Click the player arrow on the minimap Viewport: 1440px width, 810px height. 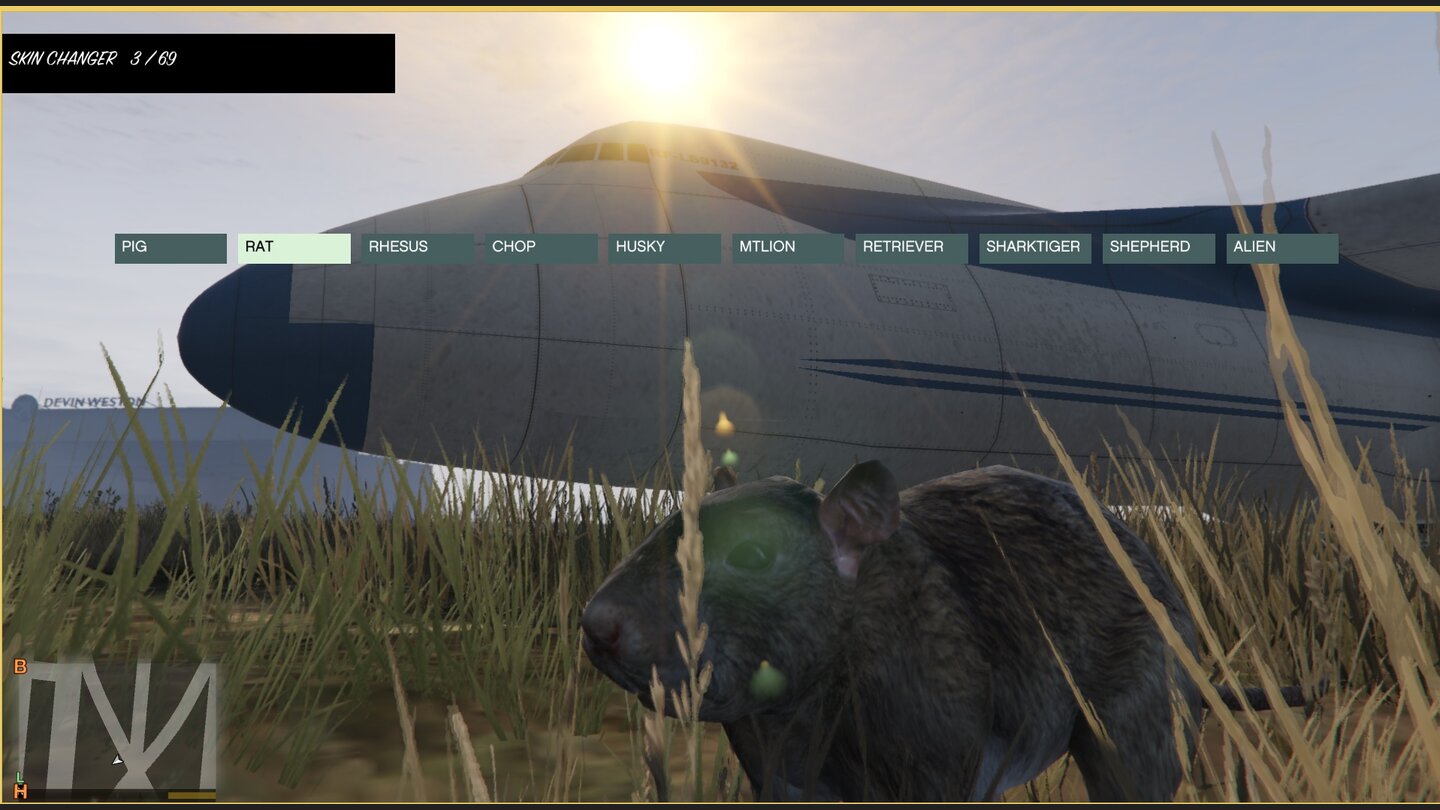116,759
